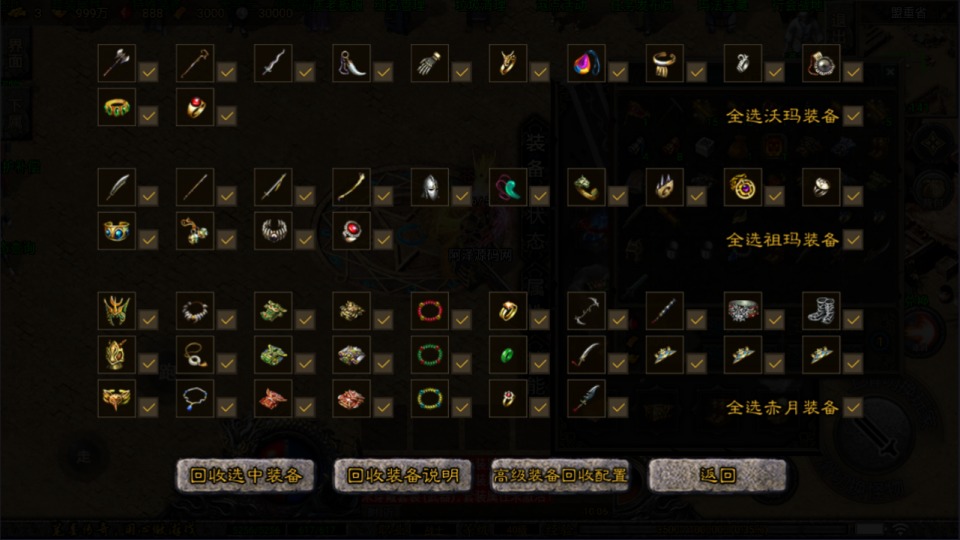Select the axe weapon icon
Screen dimensions: 960x540
click(117, 63)
